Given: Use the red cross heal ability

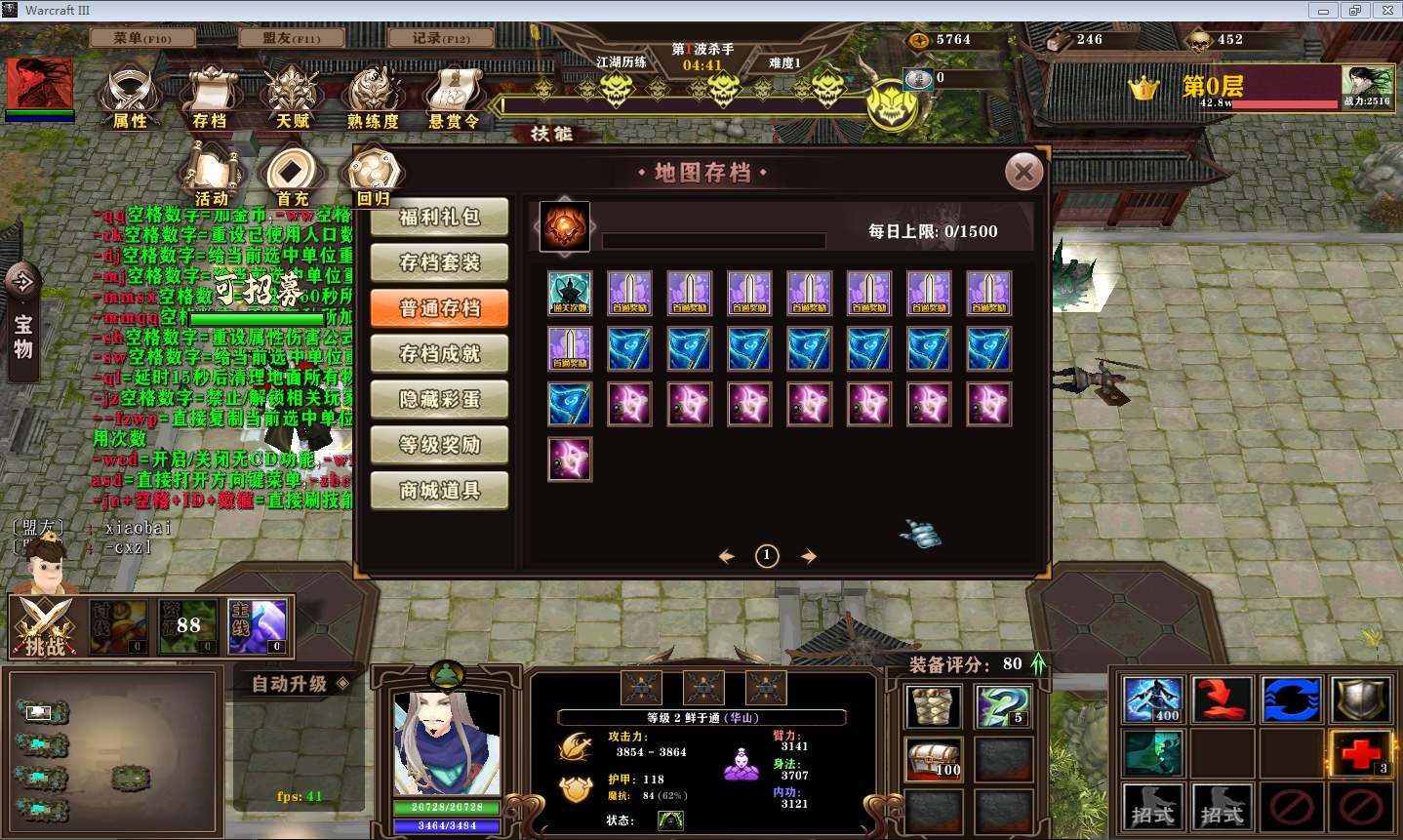Looking at the screenshot, I should pyautogui.click(x=1359, y=752).
